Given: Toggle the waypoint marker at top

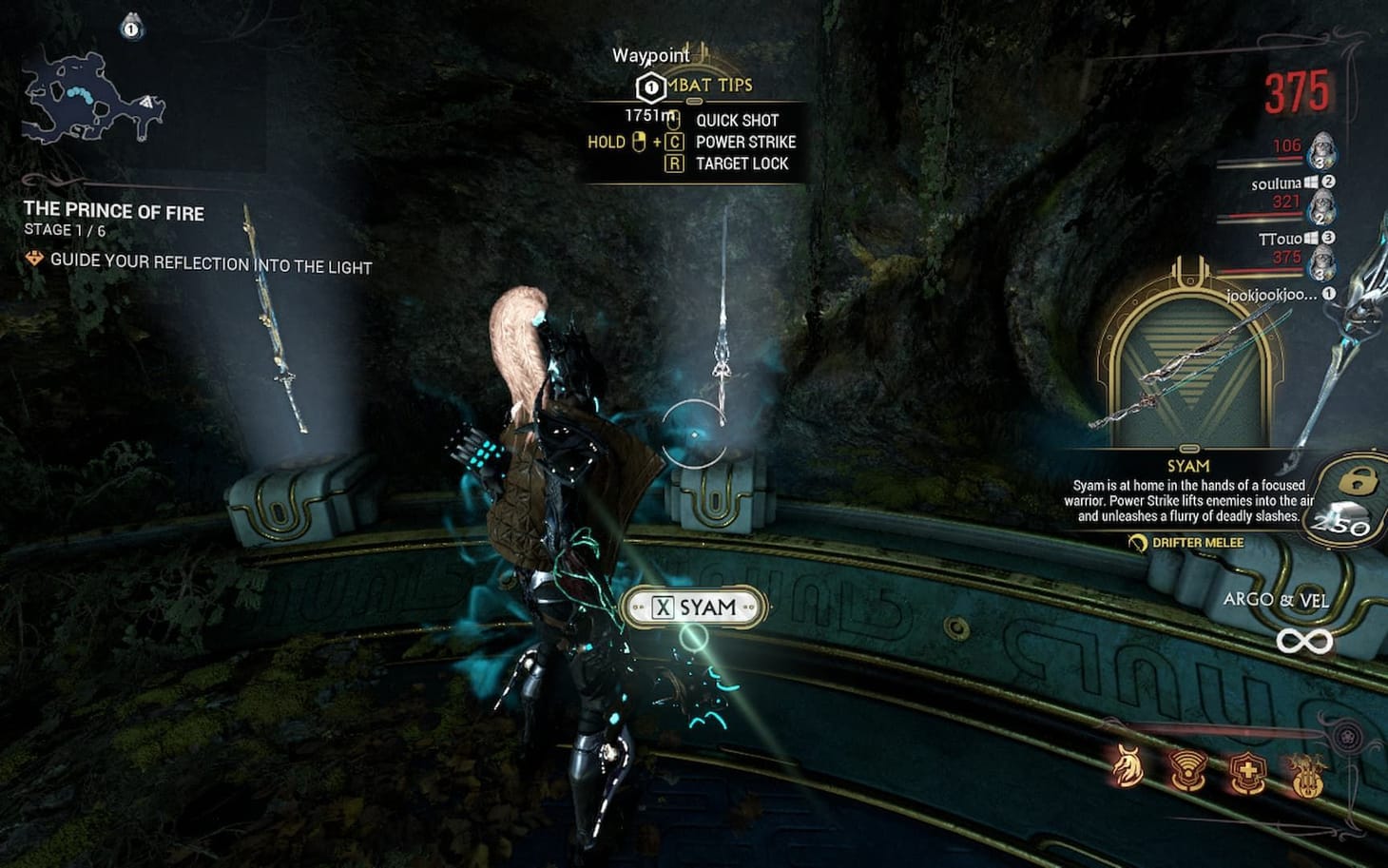Looking at the screenshot, I should coord(651,55).
